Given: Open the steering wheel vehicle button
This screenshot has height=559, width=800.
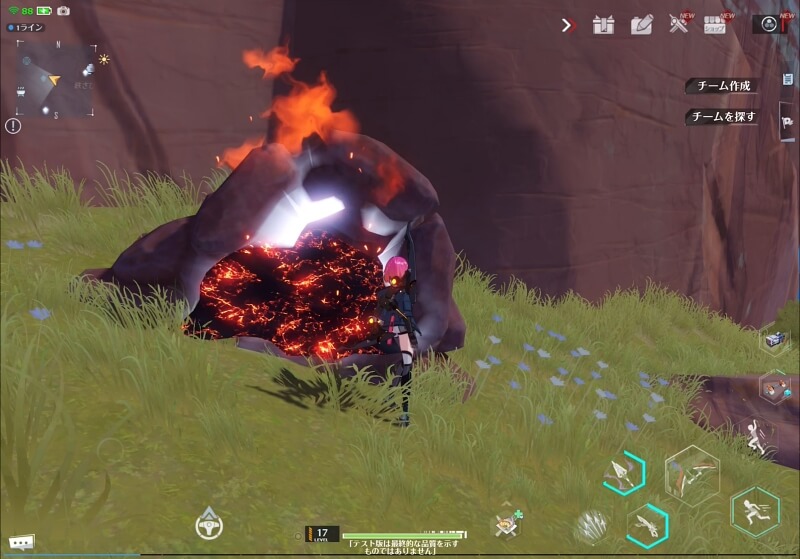Looking at the screenshot, I should pos(209,523).
